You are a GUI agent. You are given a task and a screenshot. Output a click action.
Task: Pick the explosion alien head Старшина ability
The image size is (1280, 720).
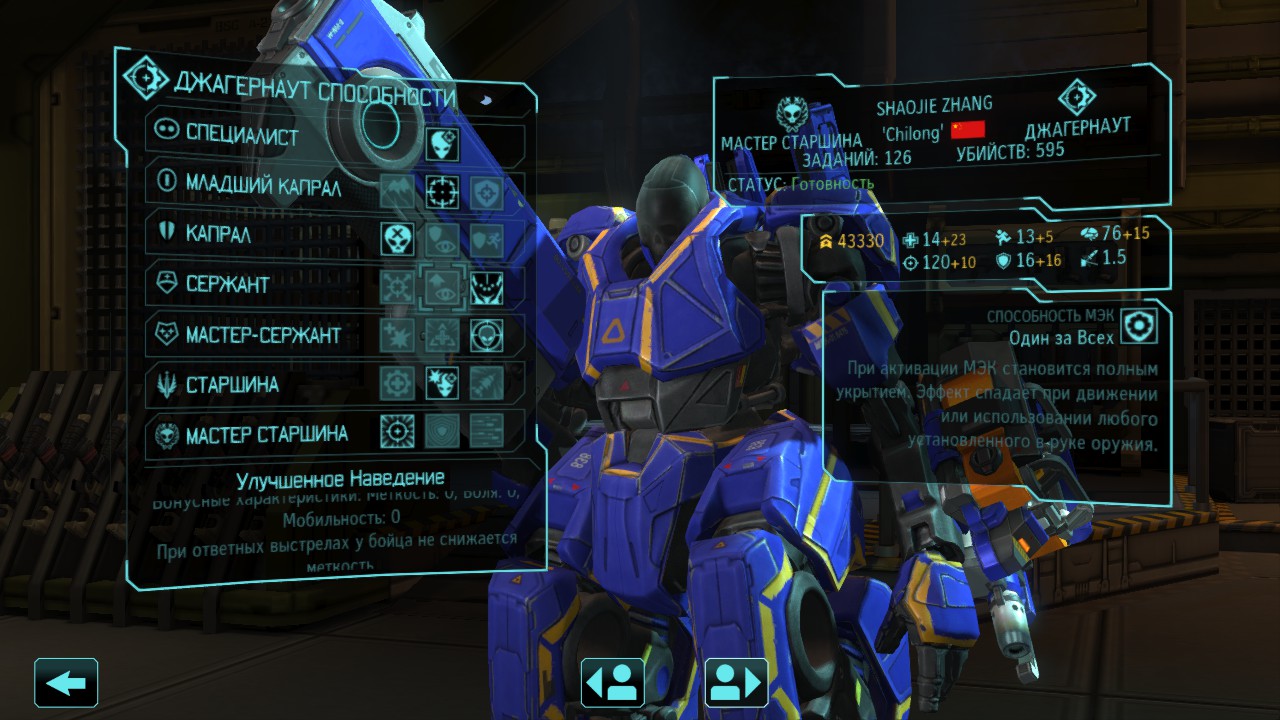point(443,382)
